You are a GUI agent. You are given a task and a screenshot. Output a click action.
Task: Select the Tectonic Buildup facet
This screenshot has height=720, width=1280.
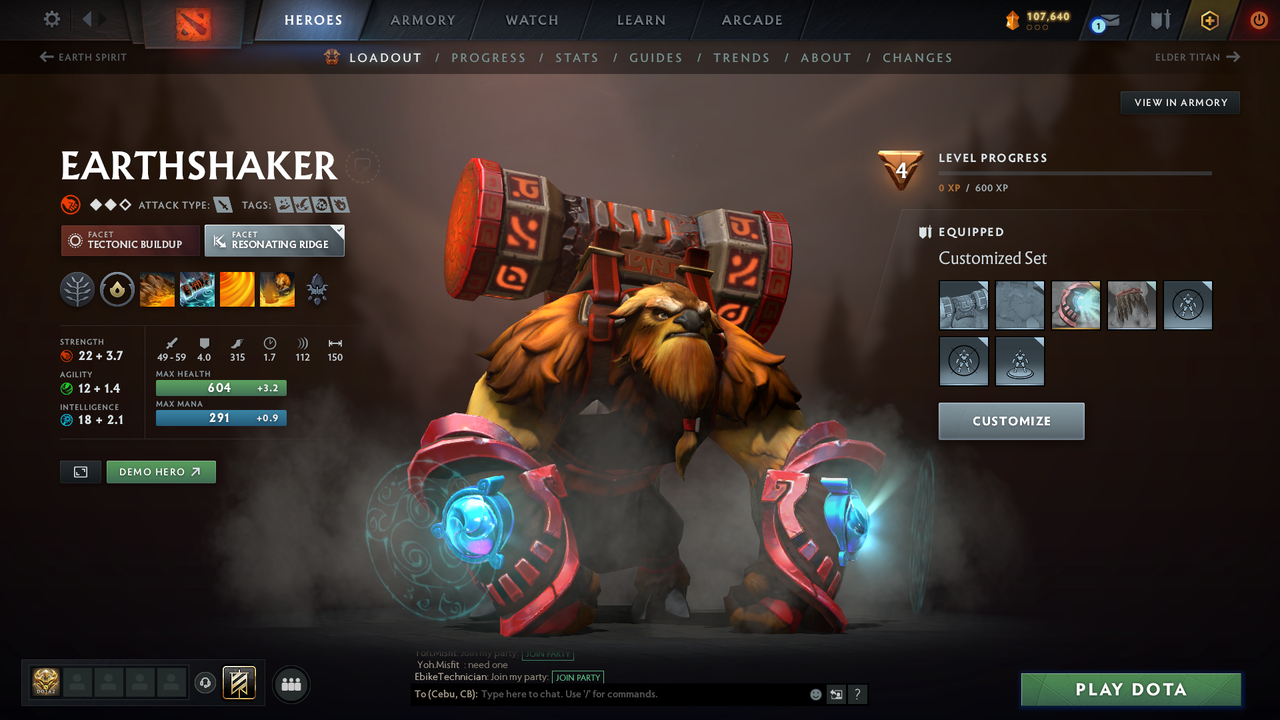coord(129,240)
